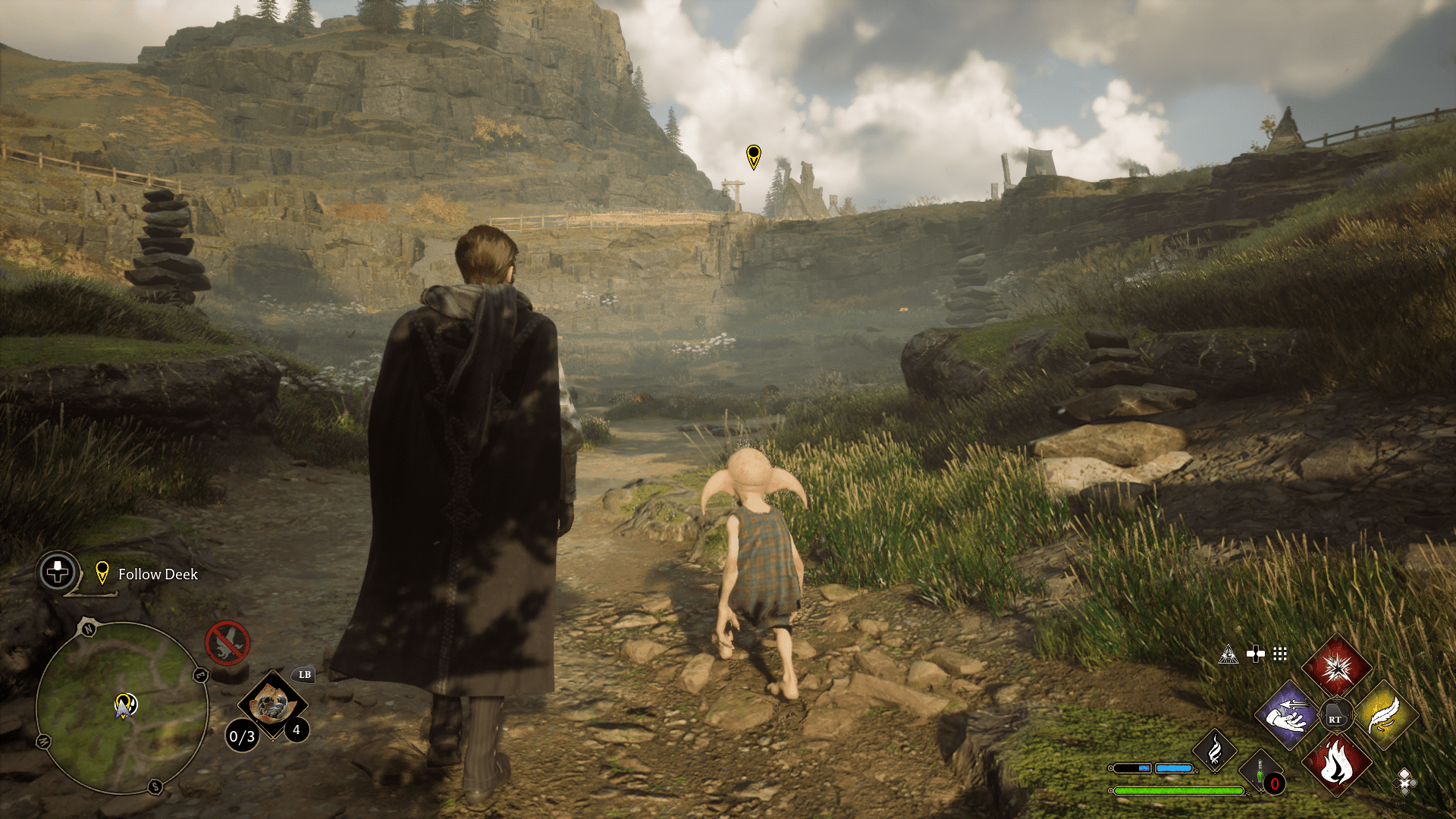This screenshot has height=819, width=1456.
Task: Activate the purple Accio summoning-hand spell
Action: click(1287, 714)
